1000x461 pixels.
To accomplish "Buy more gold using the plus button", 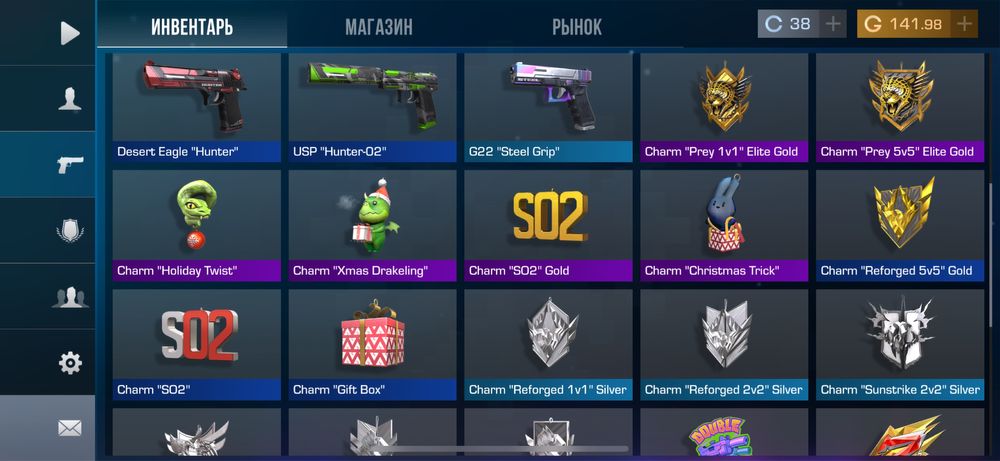I will pyautogui.click(x=964, y=24).
